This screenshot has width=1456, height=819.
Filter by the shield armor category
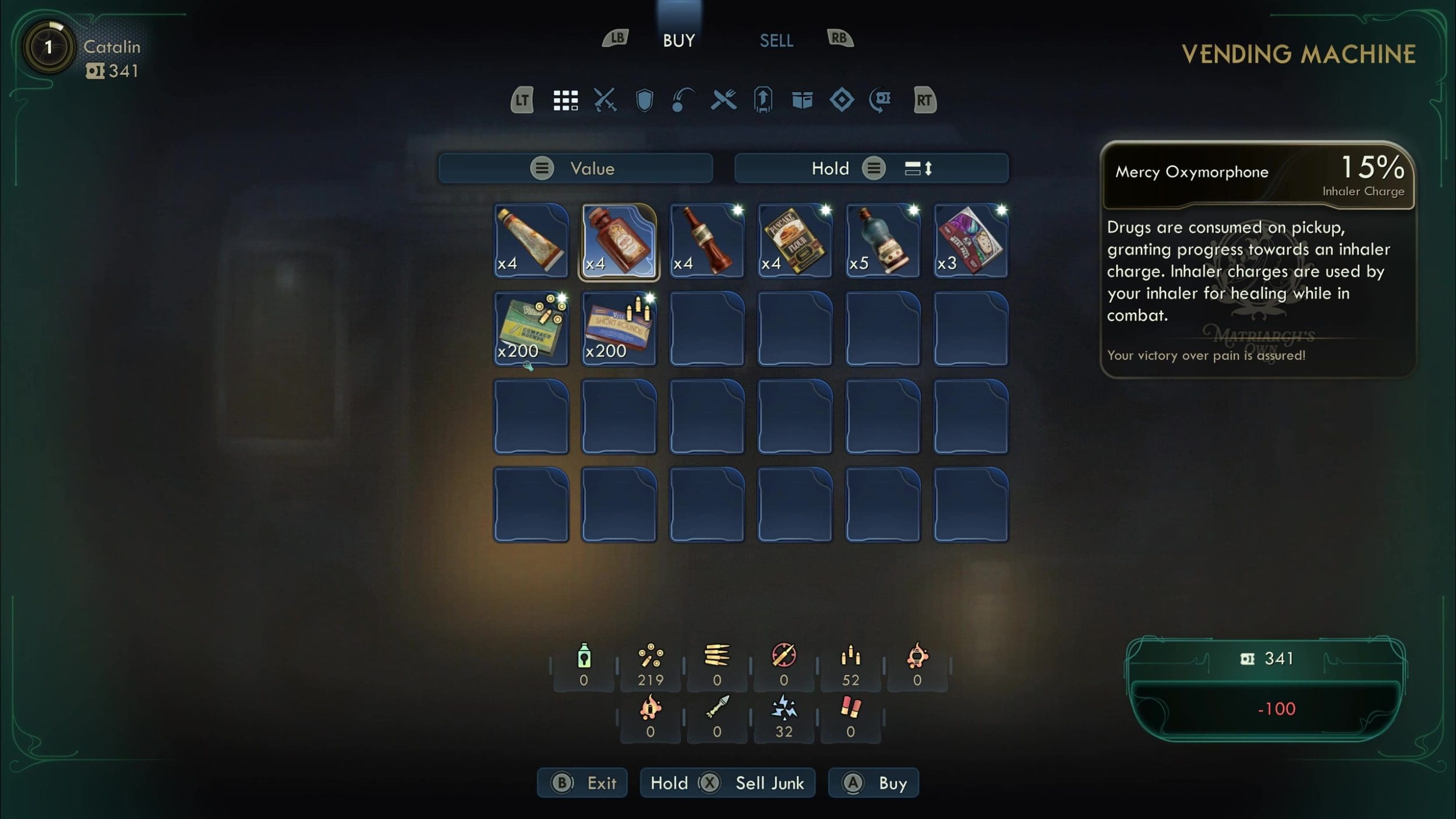pyautogui.click(x=644, y=100)
